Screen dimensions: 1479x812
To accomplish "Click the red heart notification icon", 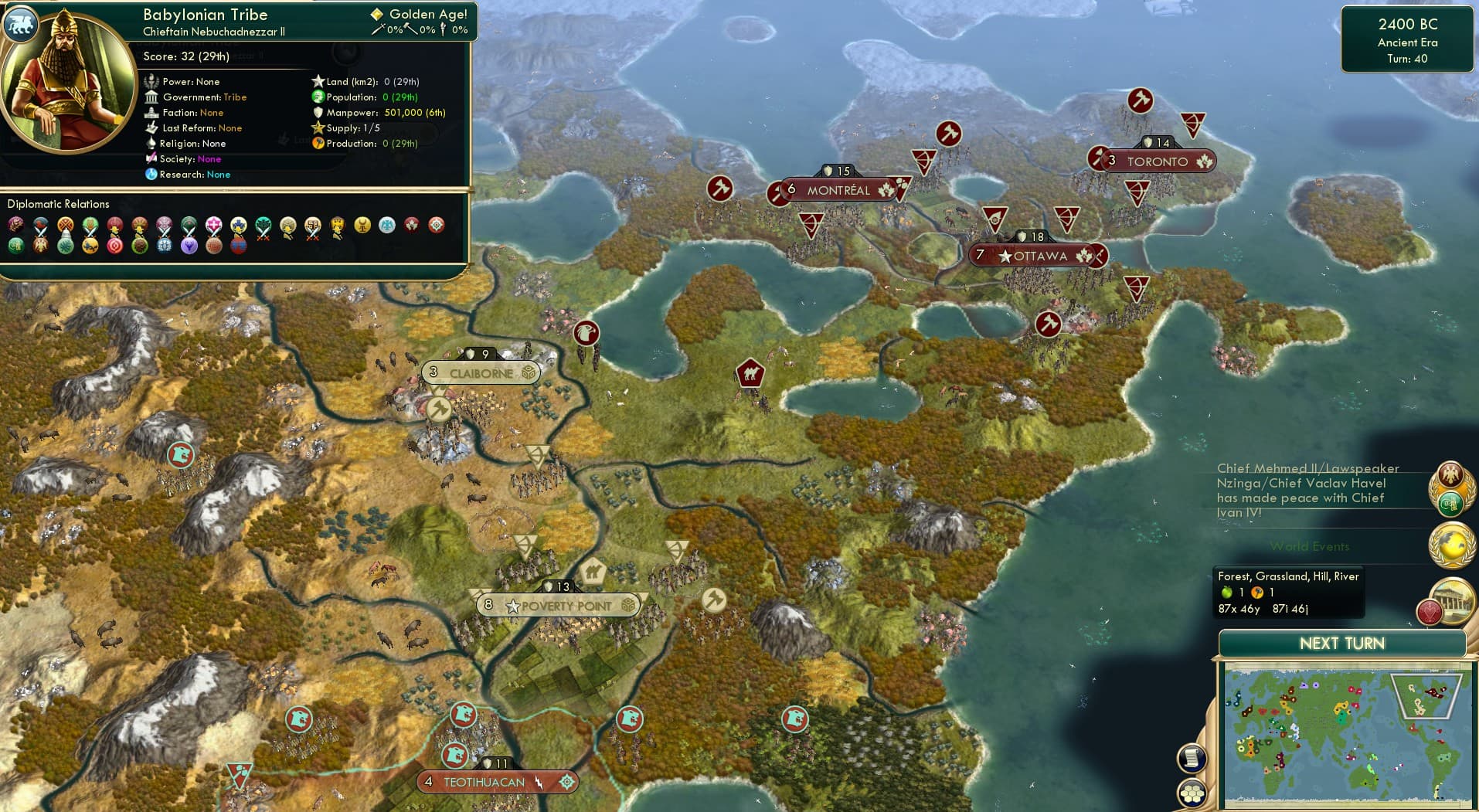I will tap(1431, 613).
